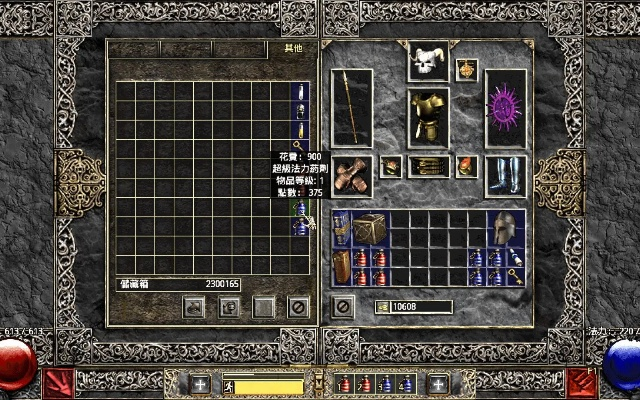The height and width of the screenshot is (400, 640).
Task: Activate the vendor buy button
Action: (191, 306)
